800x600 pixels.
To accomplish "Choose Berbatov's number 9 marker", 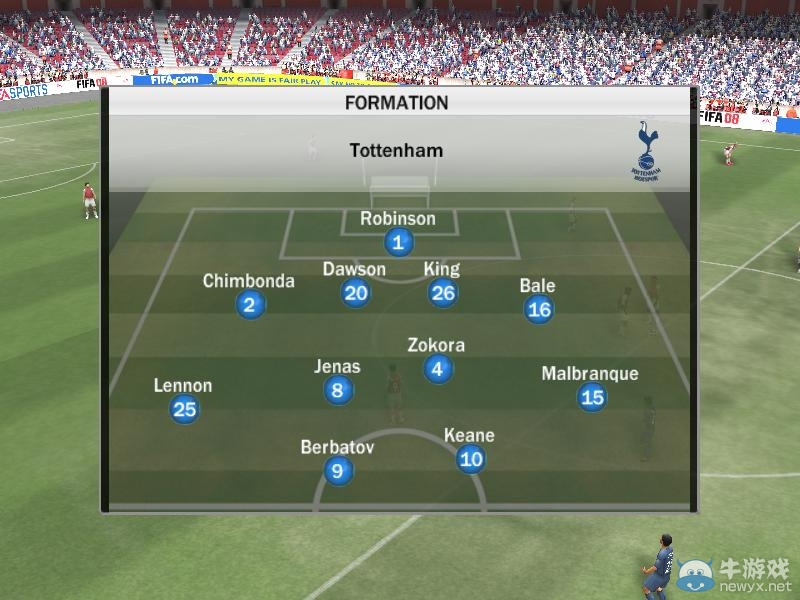I will point(338,471).
